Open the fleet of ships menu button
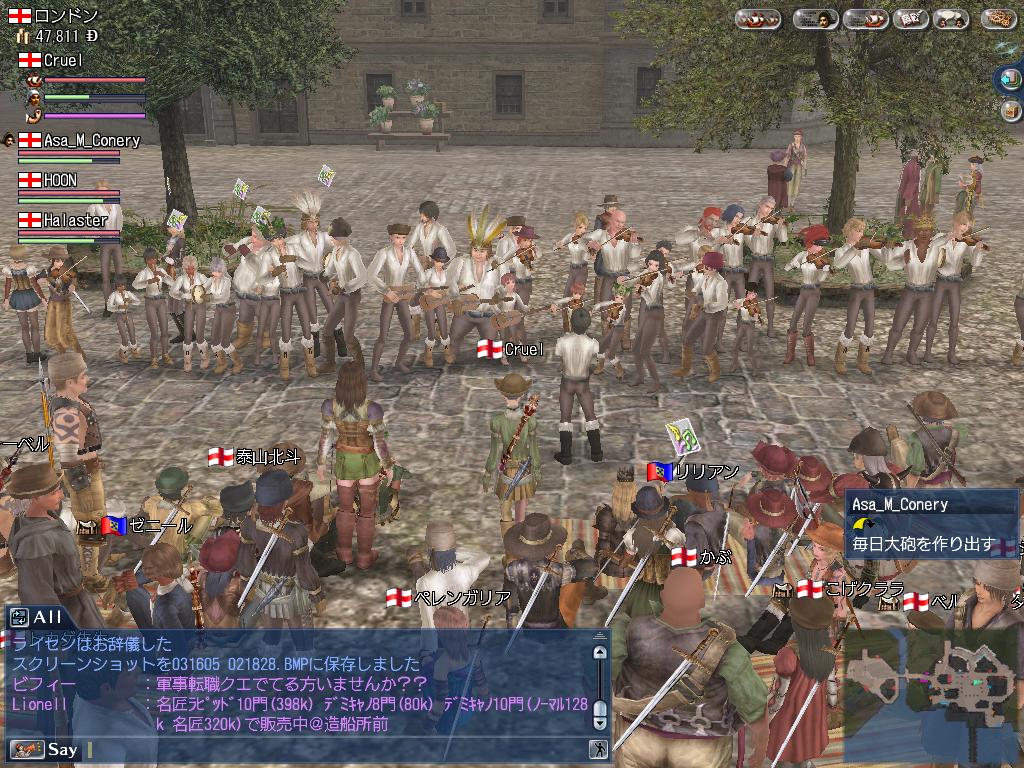Image resolution: width=1024 pixels, height=768 pixels. pyautogui.click(x=758, y=19)
